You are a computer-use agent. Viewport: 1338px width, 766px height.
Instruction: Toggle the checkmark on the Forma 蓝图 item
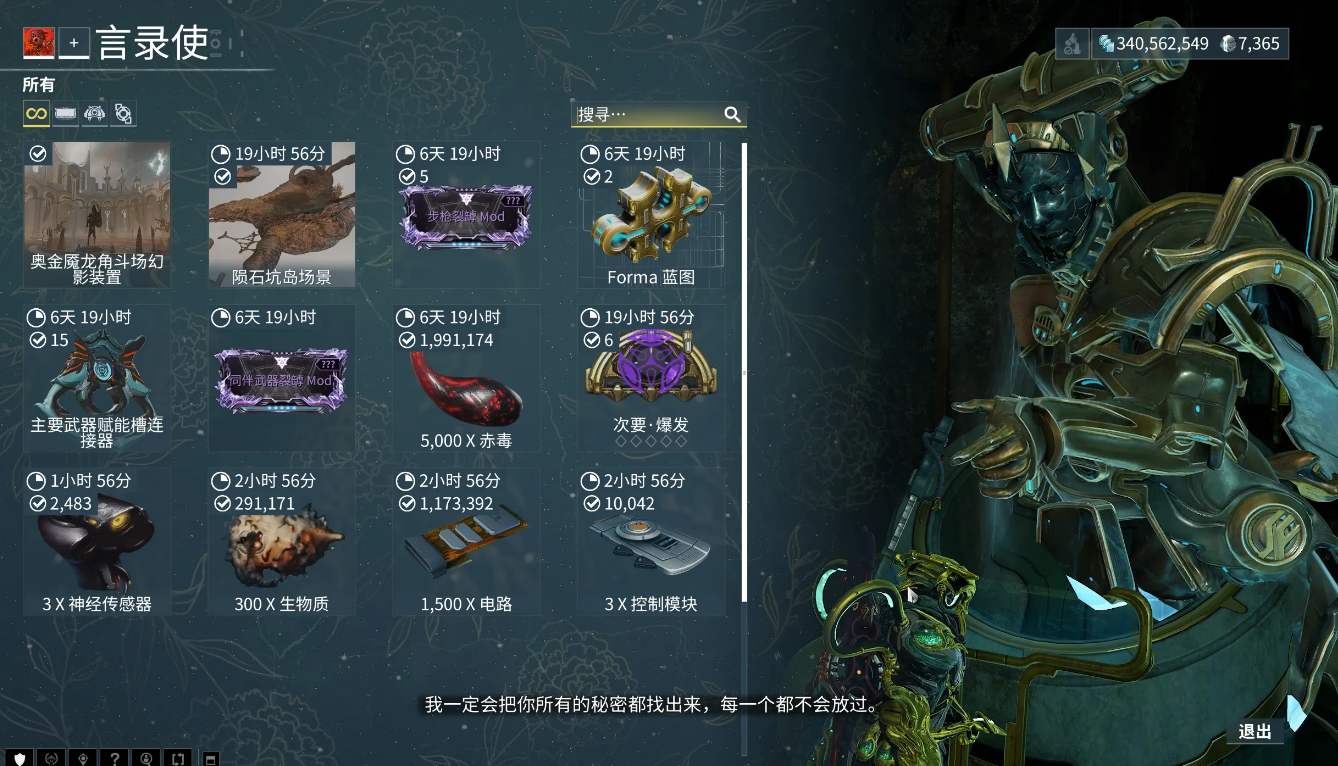pos(592,175)
